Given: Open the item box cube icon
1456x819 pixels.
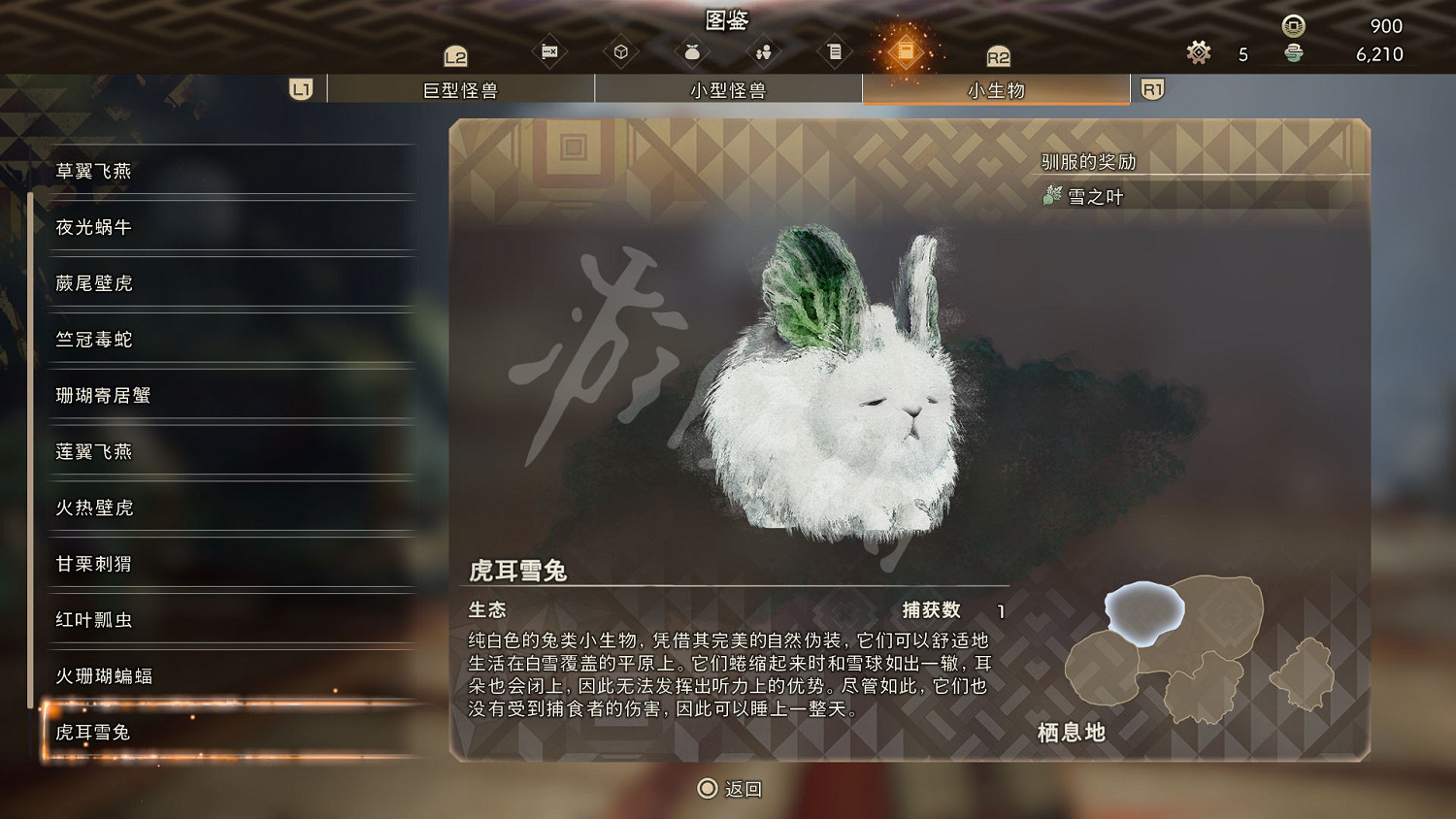Looking at the screenshot, I should [622, 52].
